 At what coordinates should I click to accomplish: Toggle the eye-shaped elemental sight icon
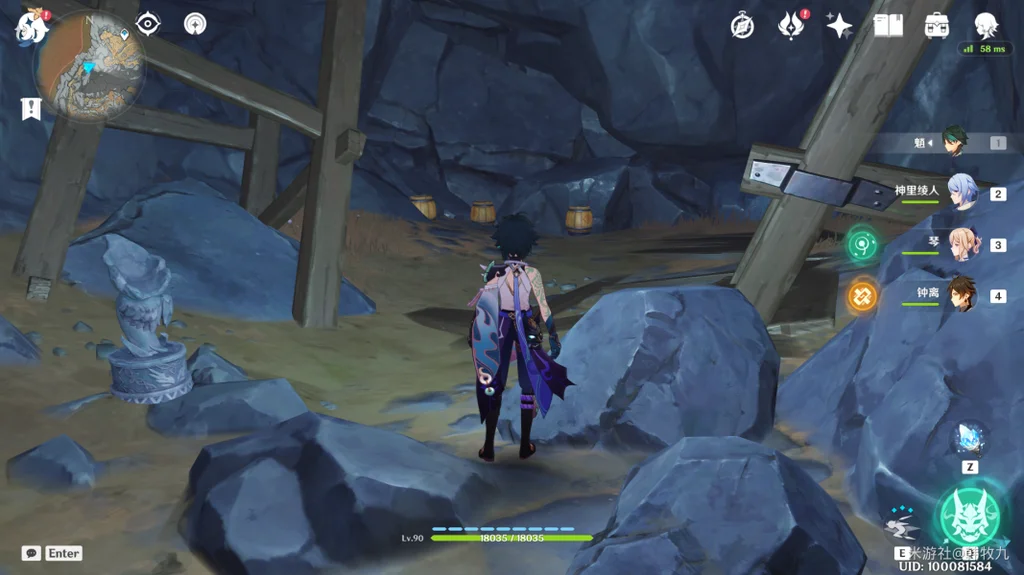click(x=148, y=24)
